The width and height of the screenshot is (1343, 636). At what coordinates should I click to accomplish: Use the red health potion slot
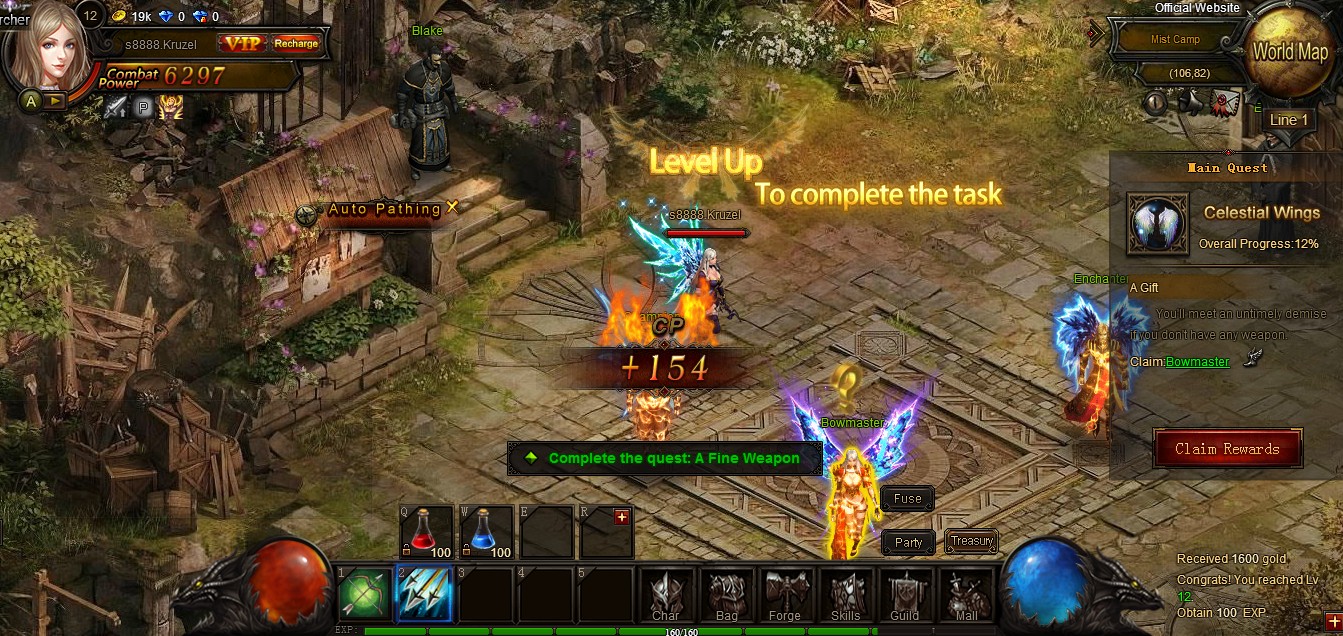point(427,530)
